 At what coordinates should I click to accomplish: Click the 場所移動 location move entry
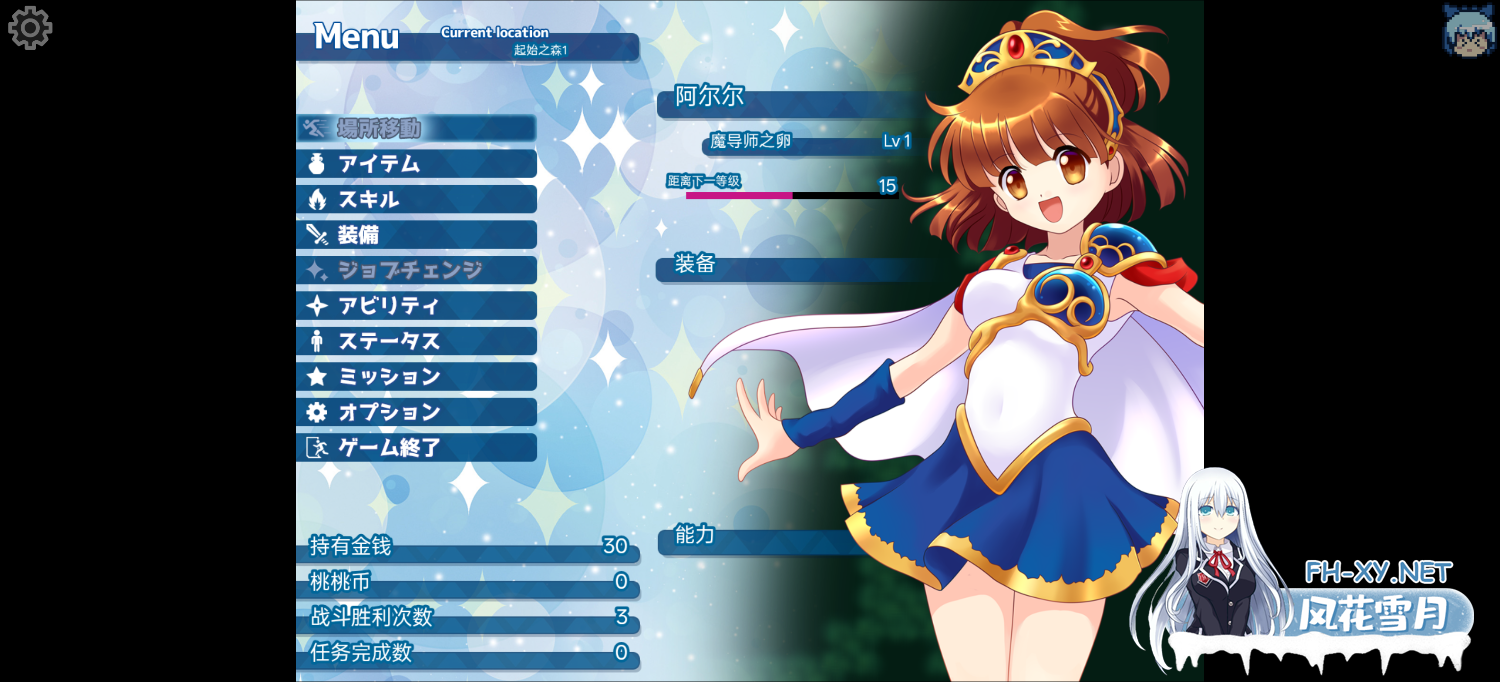click(x=416, y=128)
